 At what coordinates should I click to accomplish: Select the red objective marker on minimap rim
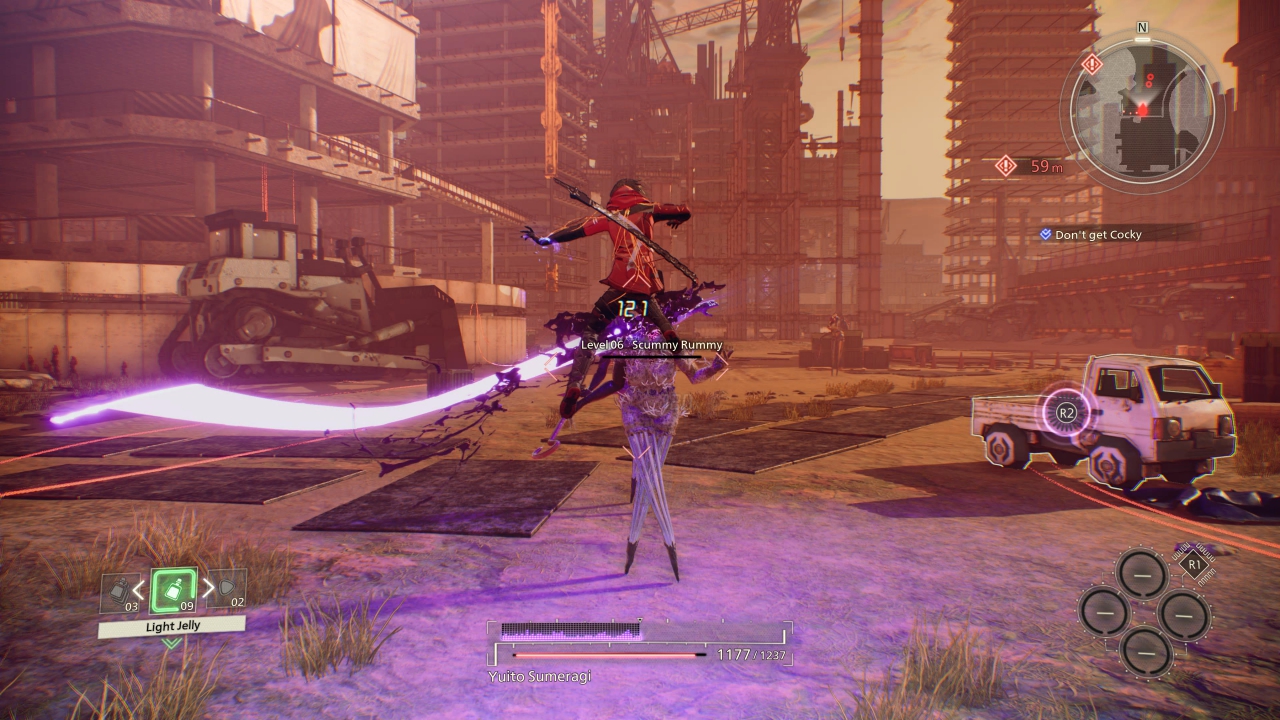coord(1092,65)
